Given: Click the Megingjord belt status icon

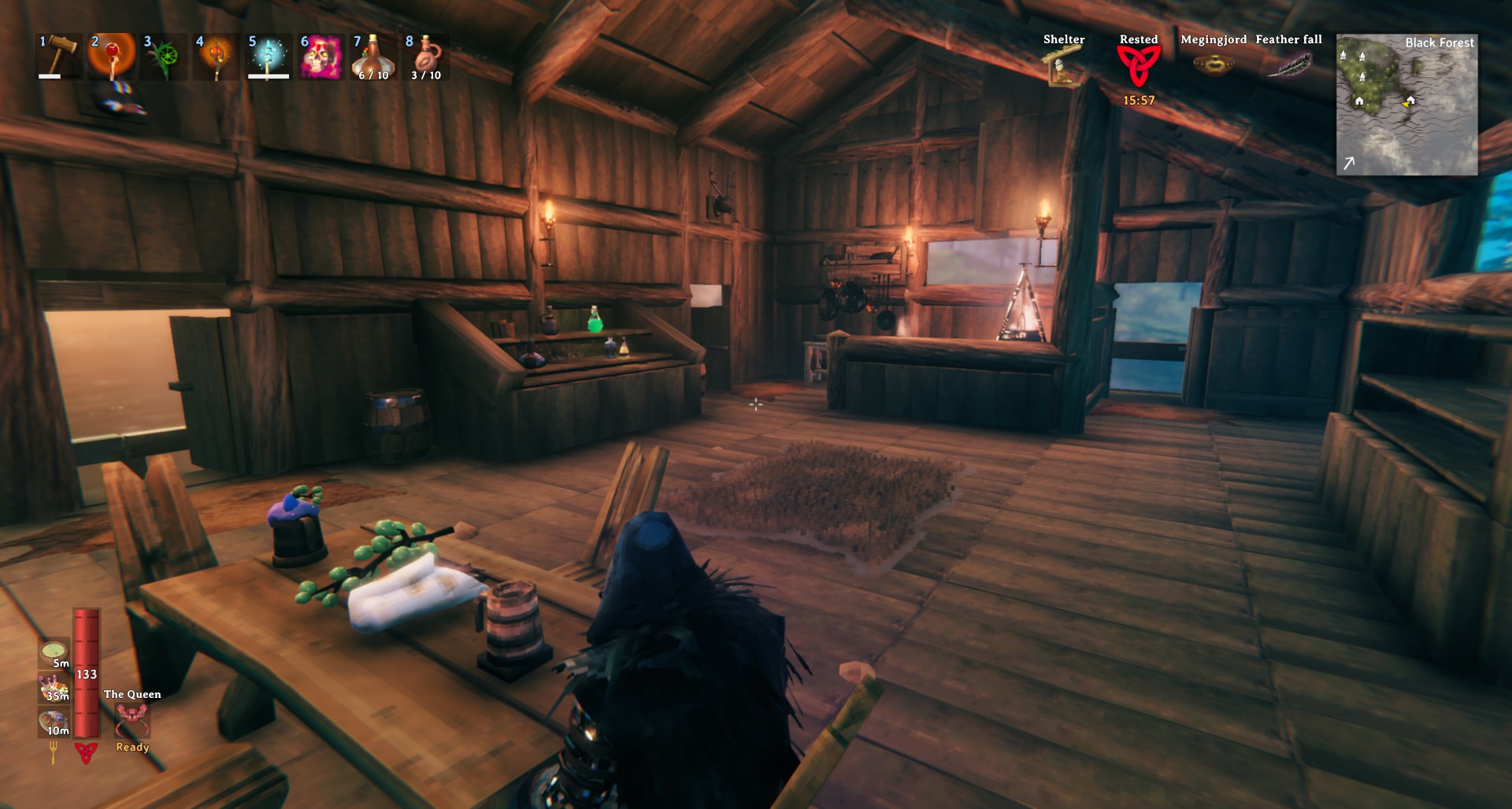Looking at the screenshot, I should click(1214, 64).
